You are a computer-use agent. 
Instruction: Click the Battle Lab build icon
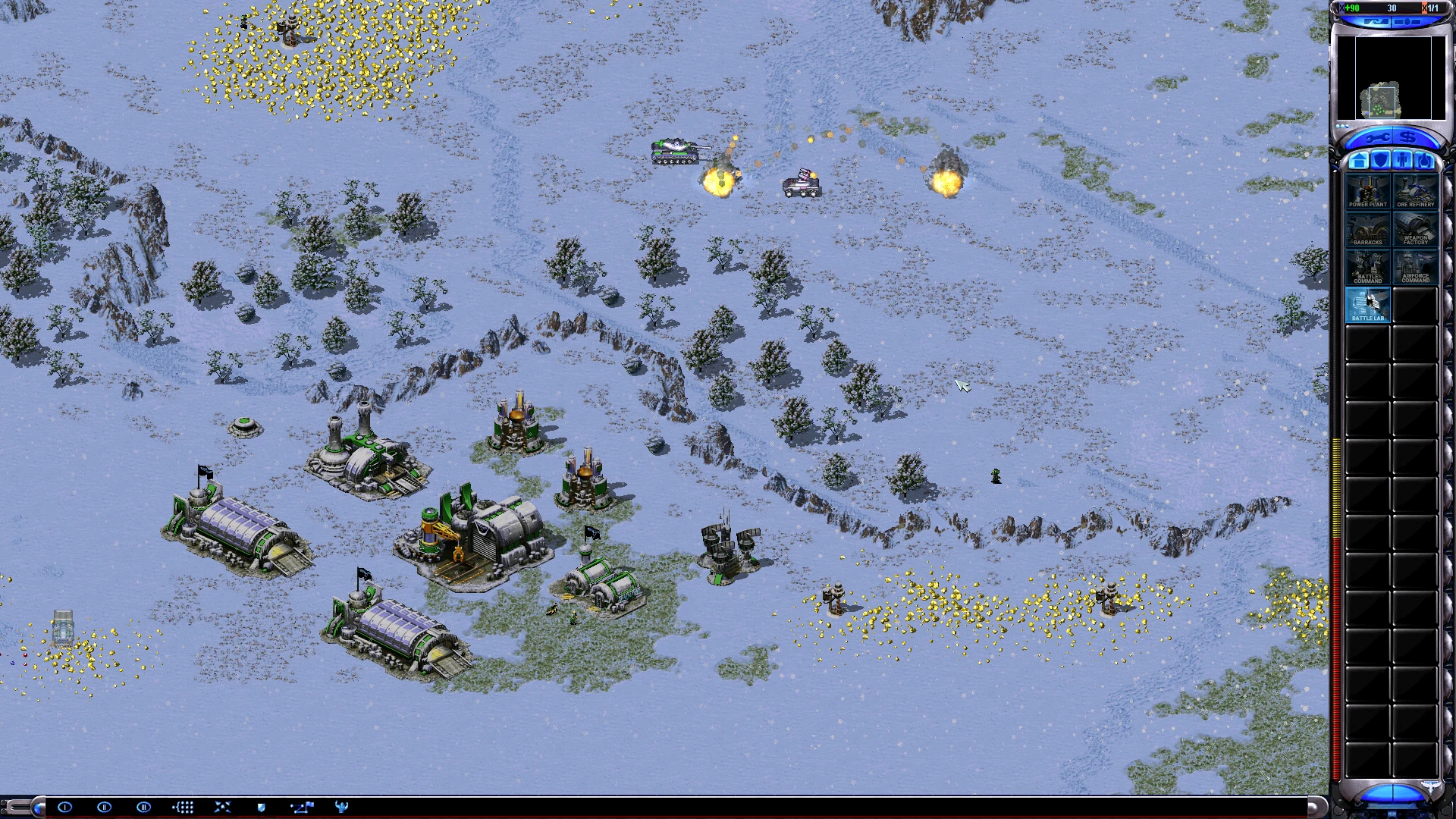[x=1367, y=305]
